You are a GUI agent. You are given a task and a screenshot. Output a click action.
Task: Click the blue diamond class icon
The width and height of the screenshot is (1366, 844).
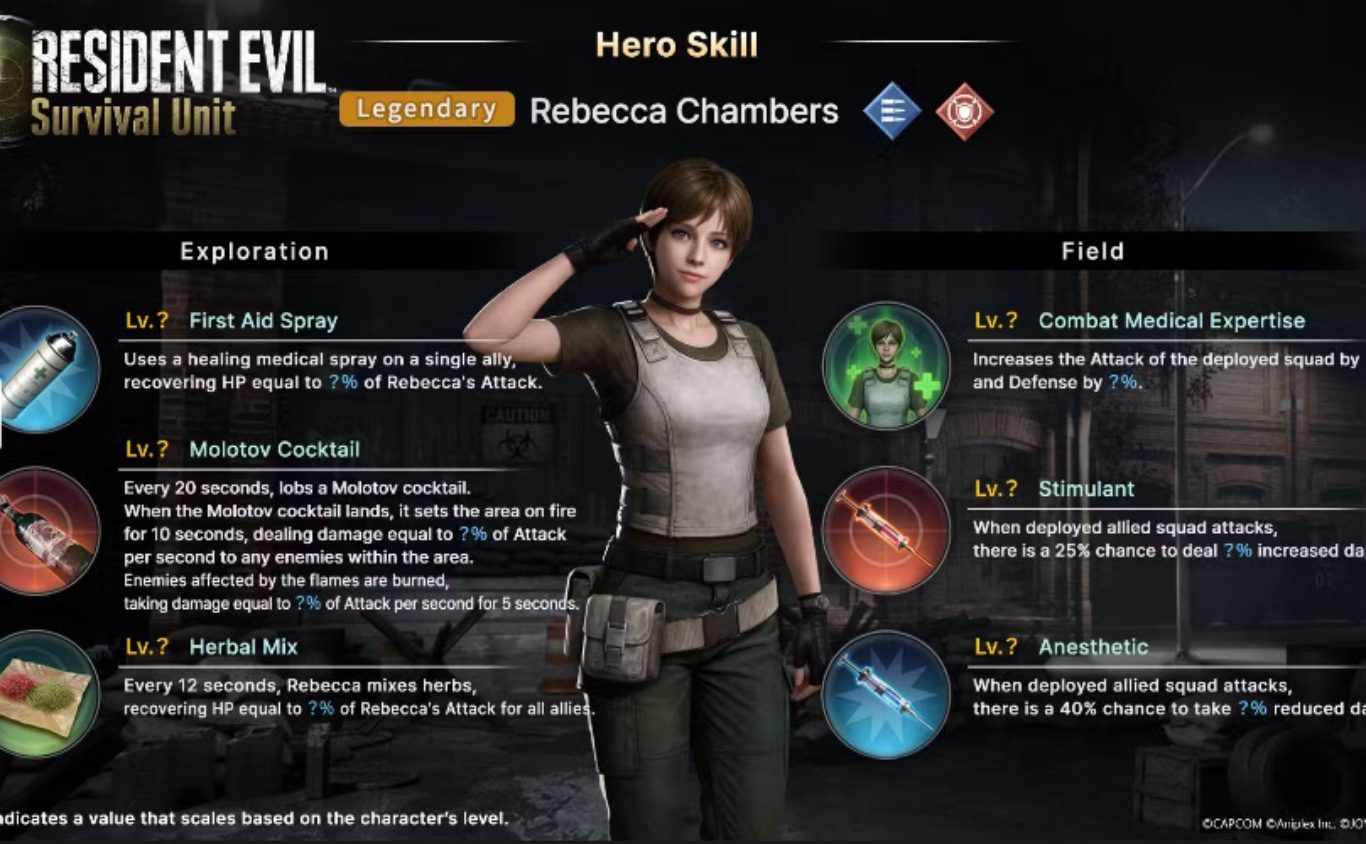point(892,111)
